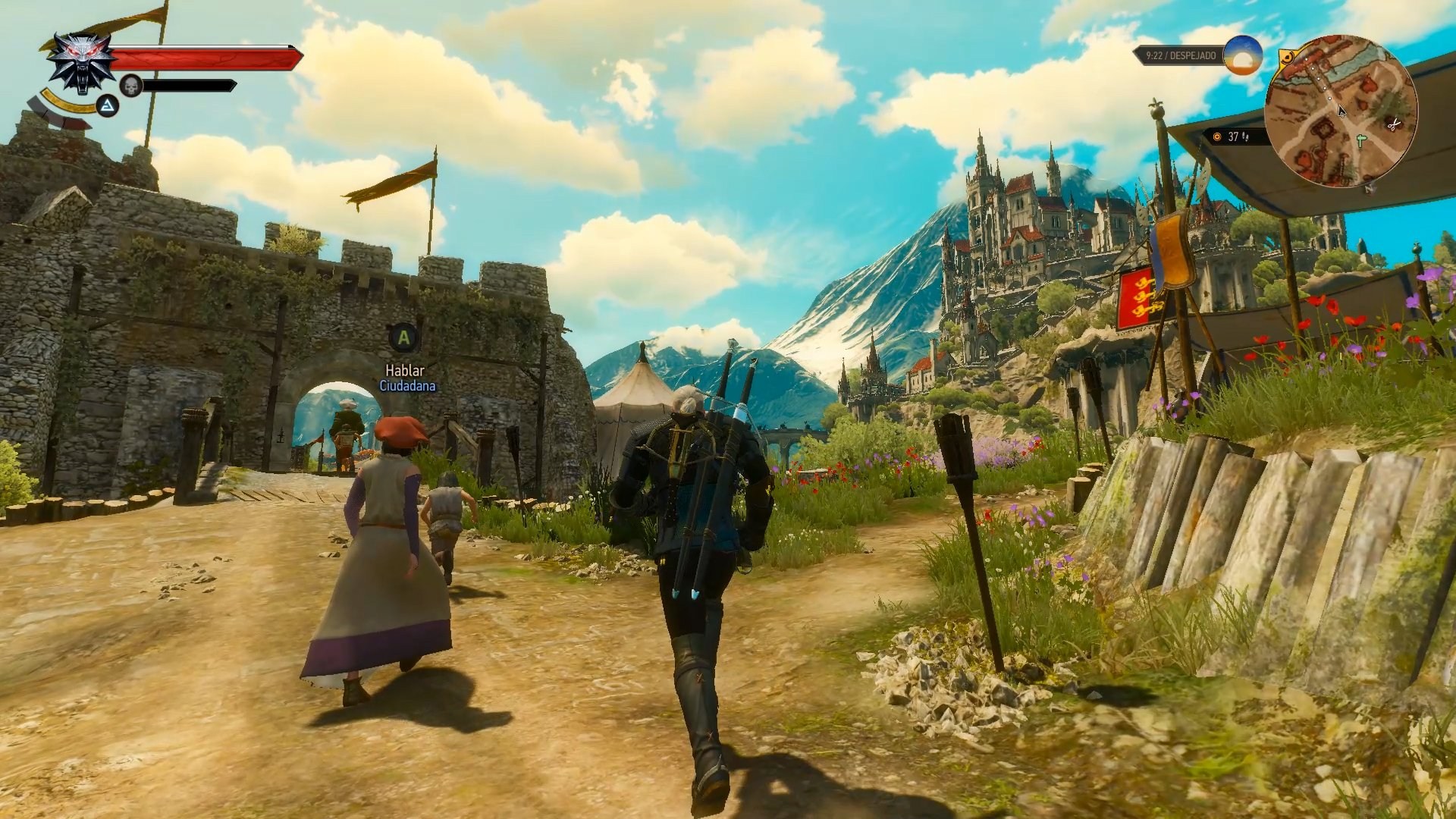Viewport: 1456px width, 819px height.
Task: Click Geralt's red health bar
Action: (x=205, y=59)
